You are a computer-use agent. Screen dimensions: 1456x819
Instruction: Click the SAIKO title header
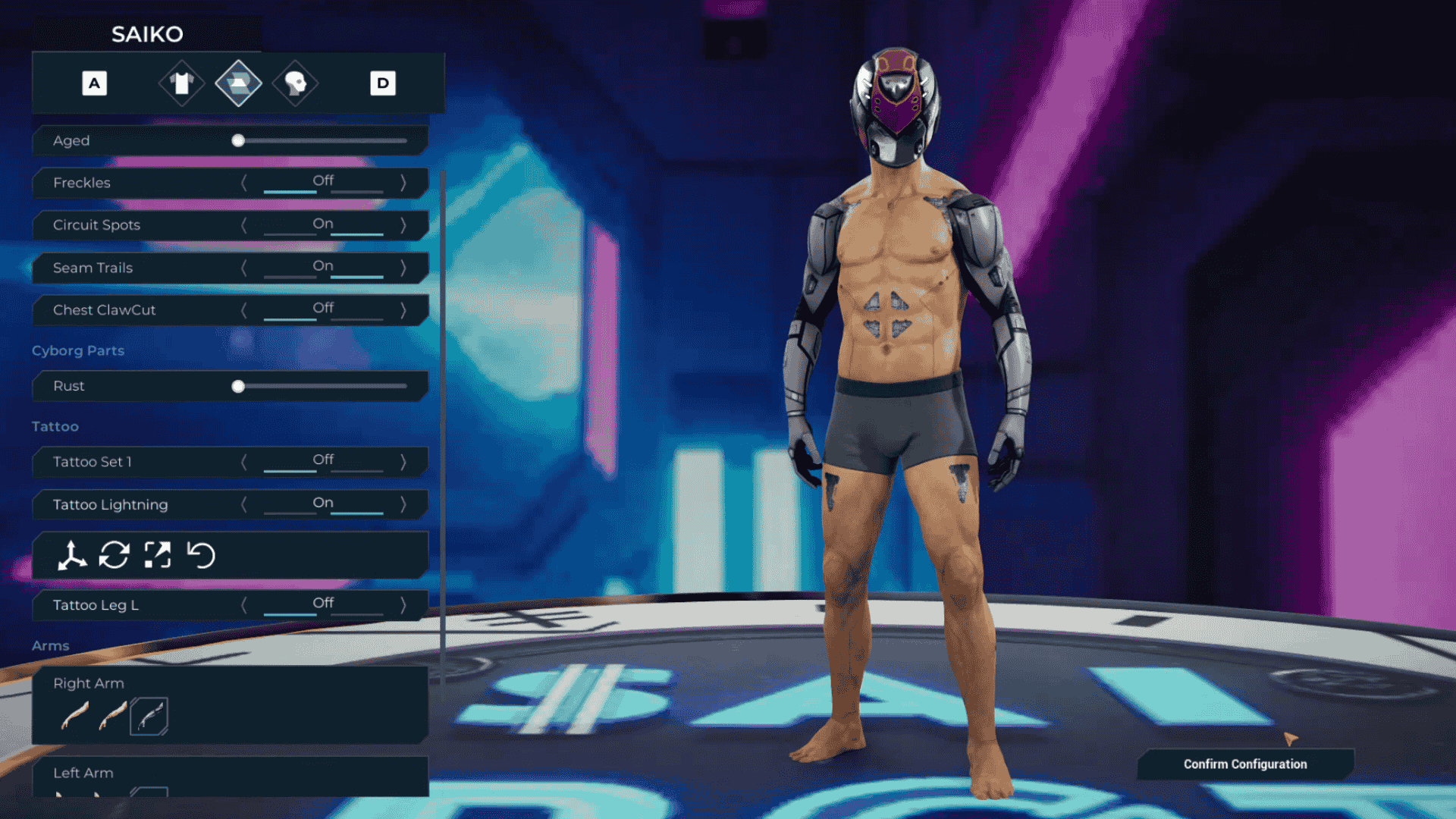pos(147,33)
